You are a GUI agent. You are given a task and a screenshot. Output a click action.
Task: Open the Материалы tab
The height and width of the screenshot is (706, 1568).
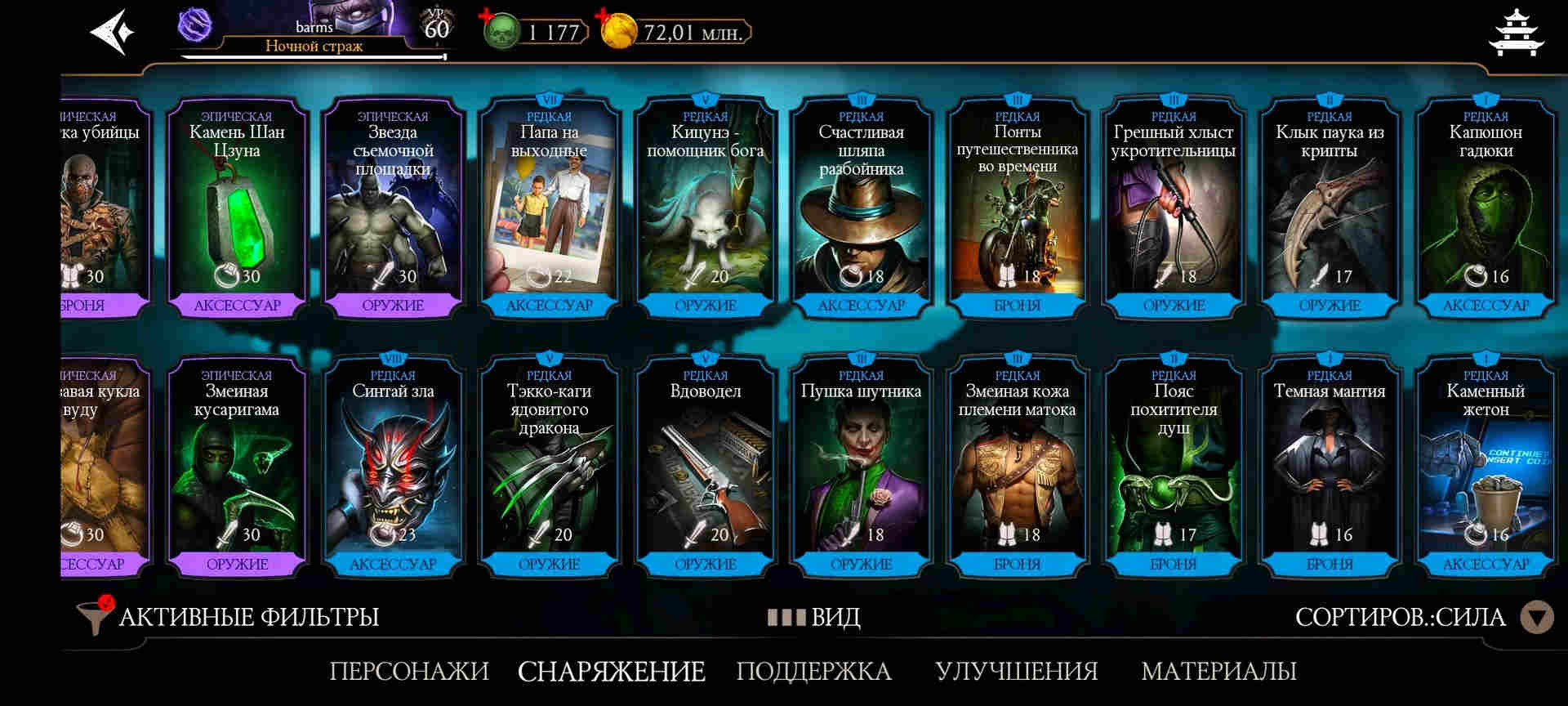(x=1218, y=671)
